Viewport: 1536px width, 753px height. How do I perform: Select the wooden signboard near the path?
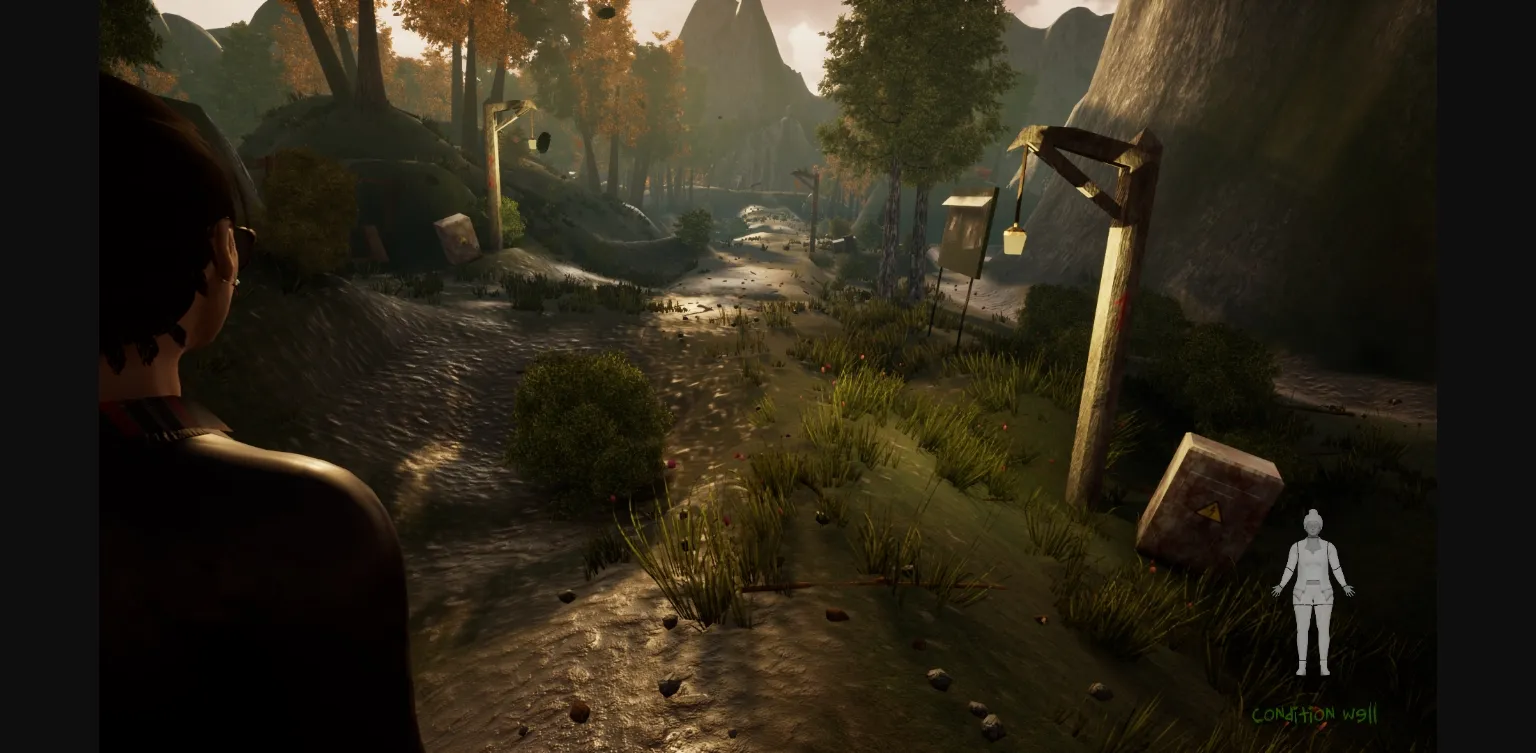(x=963, y=238)
